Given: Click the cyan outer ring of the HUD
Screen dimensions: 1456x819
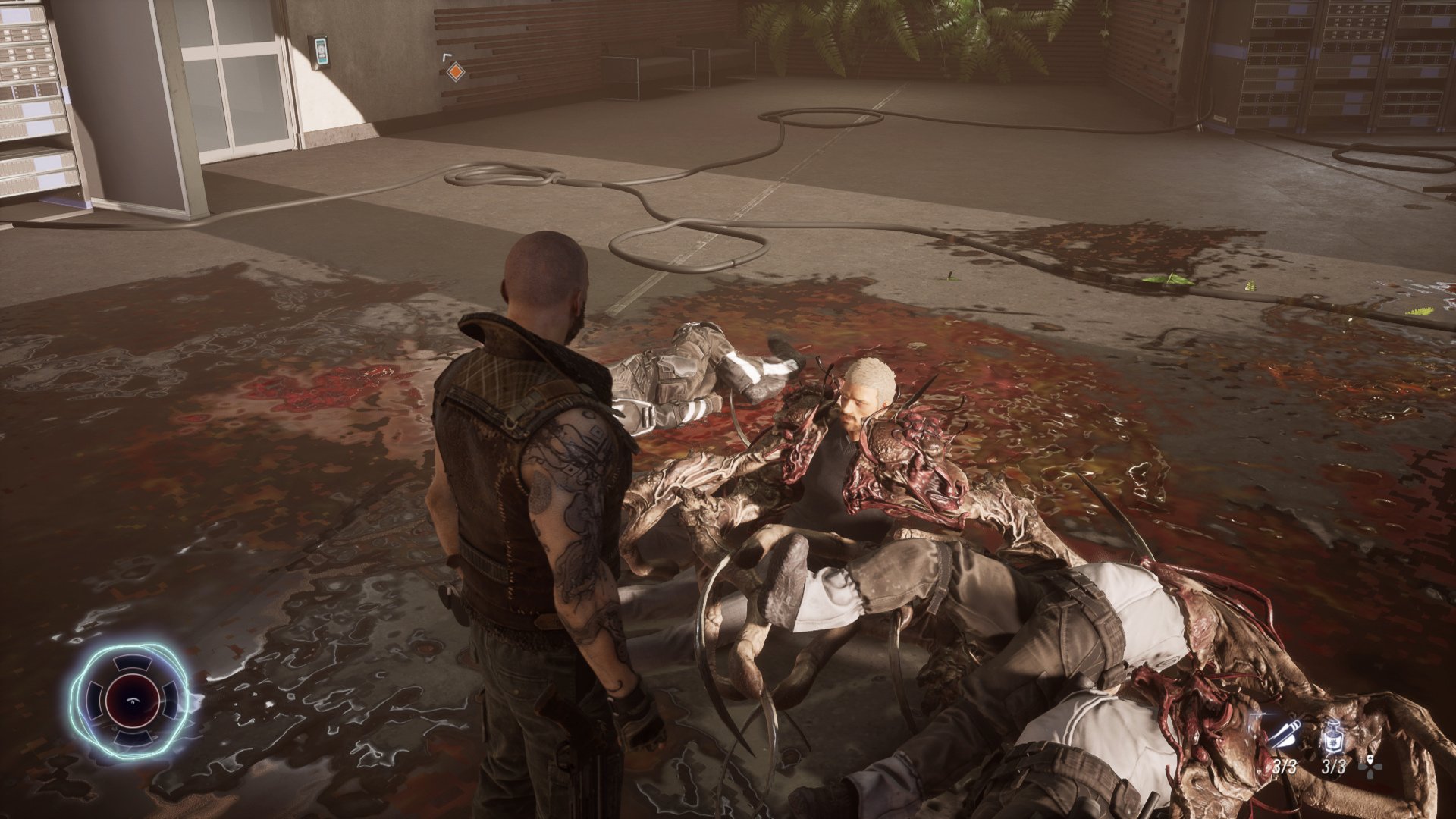Looking at the screenshot, I should tap(133, 646).
